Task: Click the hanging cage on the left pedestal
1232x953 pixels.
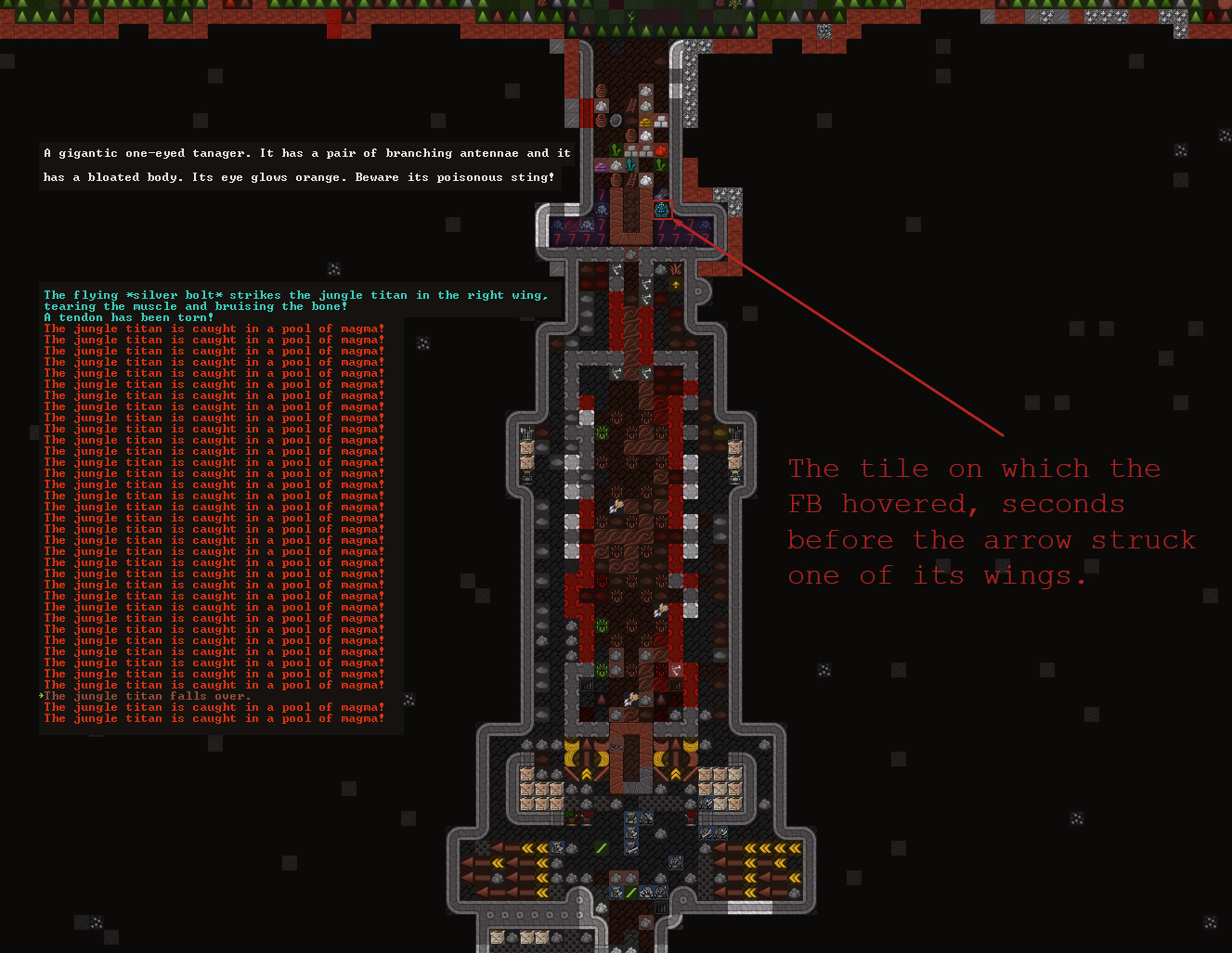Action: (x=526, y=431)
